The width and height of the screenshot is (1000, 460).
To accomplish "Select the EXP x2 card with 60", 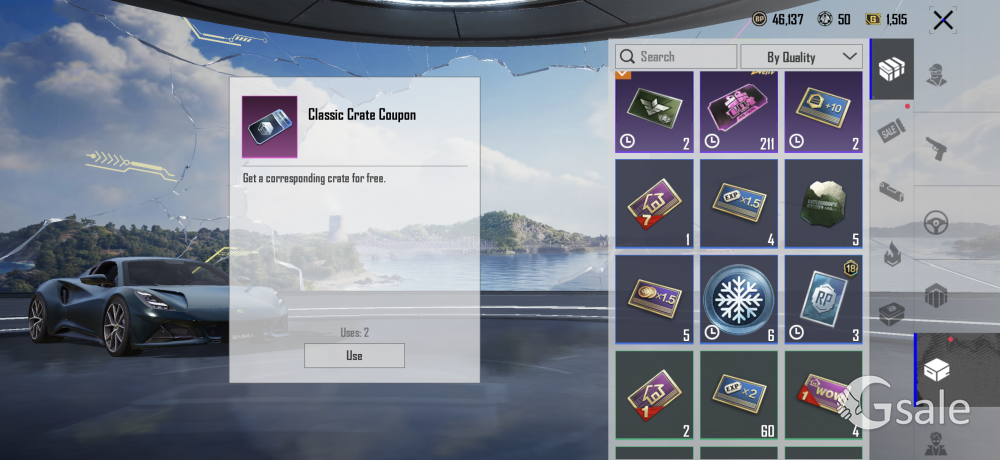I will pos(739,394).
